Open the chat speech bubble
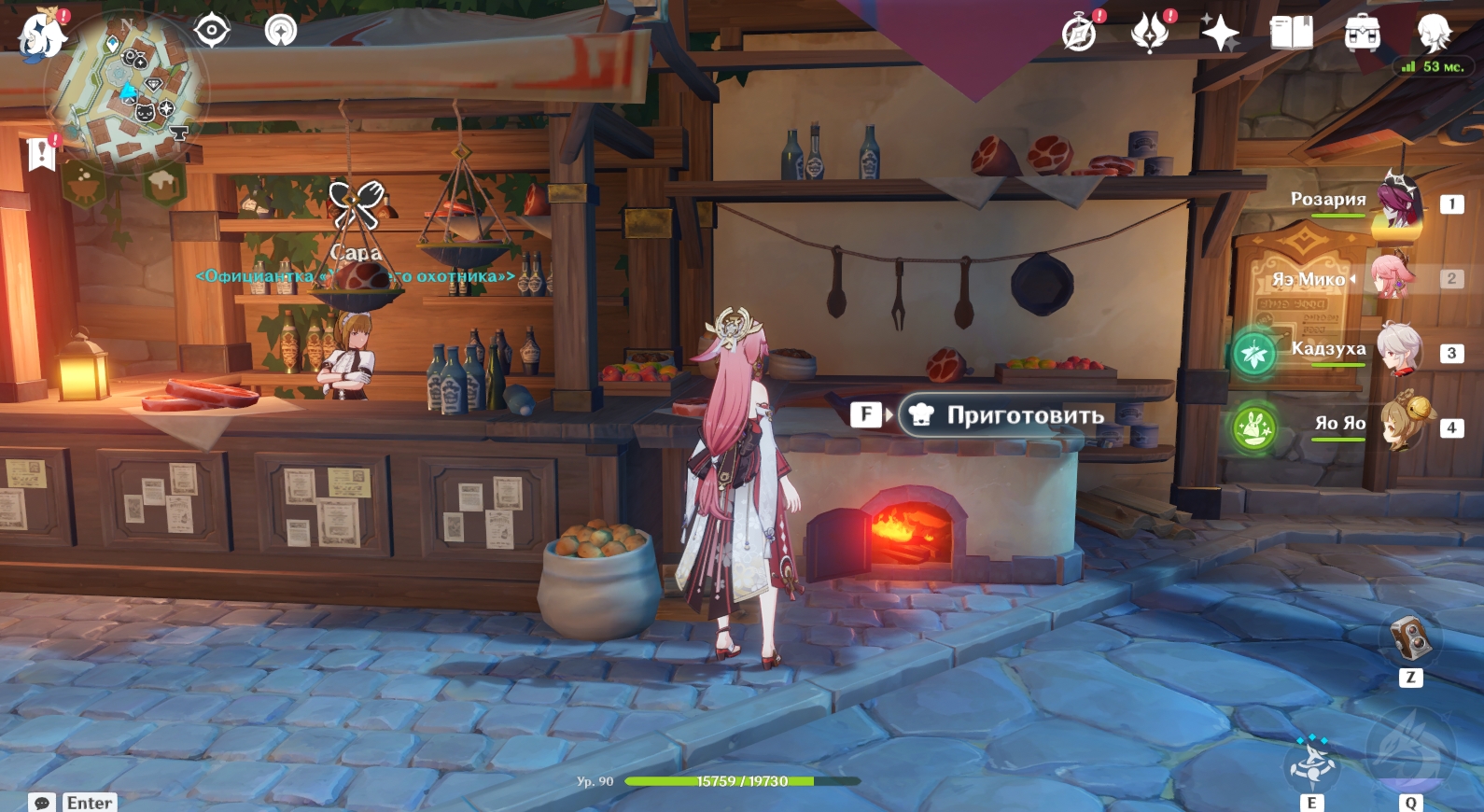Viewport: 1484px width, 812px height. (x=42, y=803)
